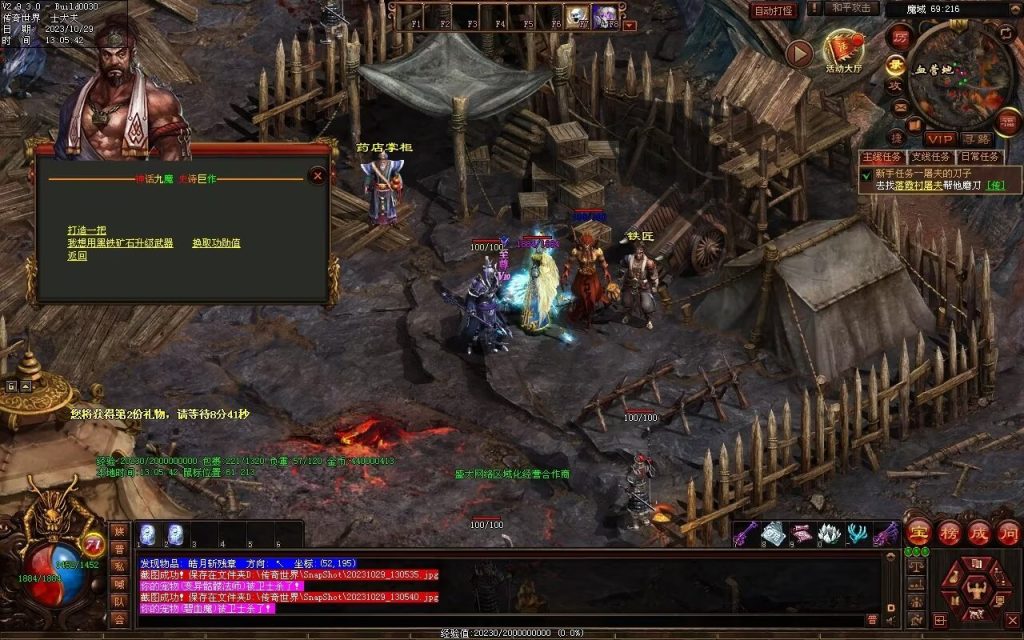Click the round play arrow button
Image resolution: width=1024 pixels, height=640 pixels.
click(x=798, y=53)
